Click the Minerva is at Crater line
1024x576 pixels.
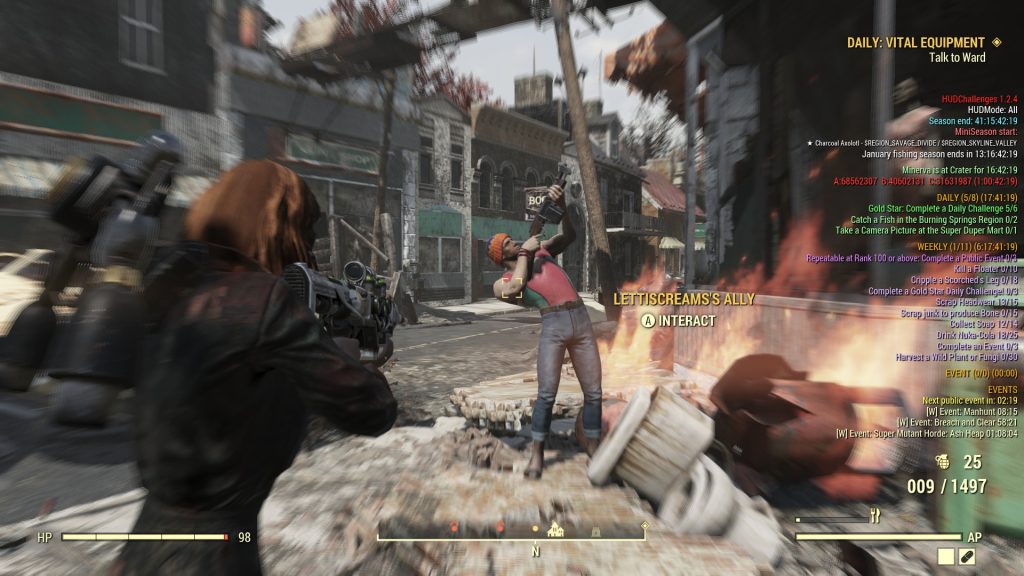point(962,170)
